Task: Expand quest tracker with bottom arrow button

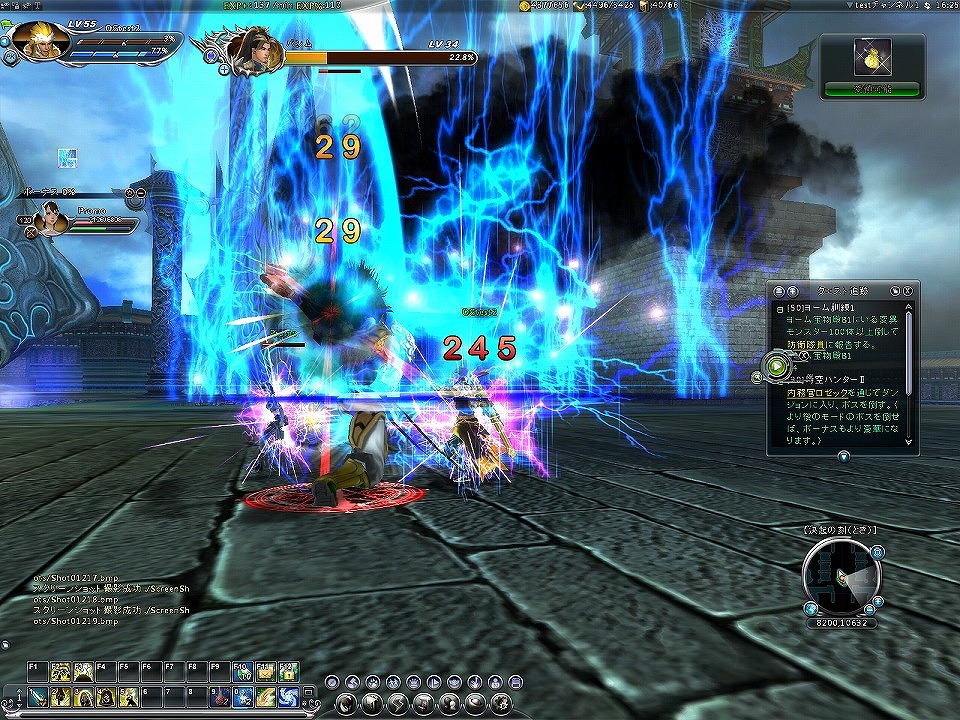Action: coord(843,457)
